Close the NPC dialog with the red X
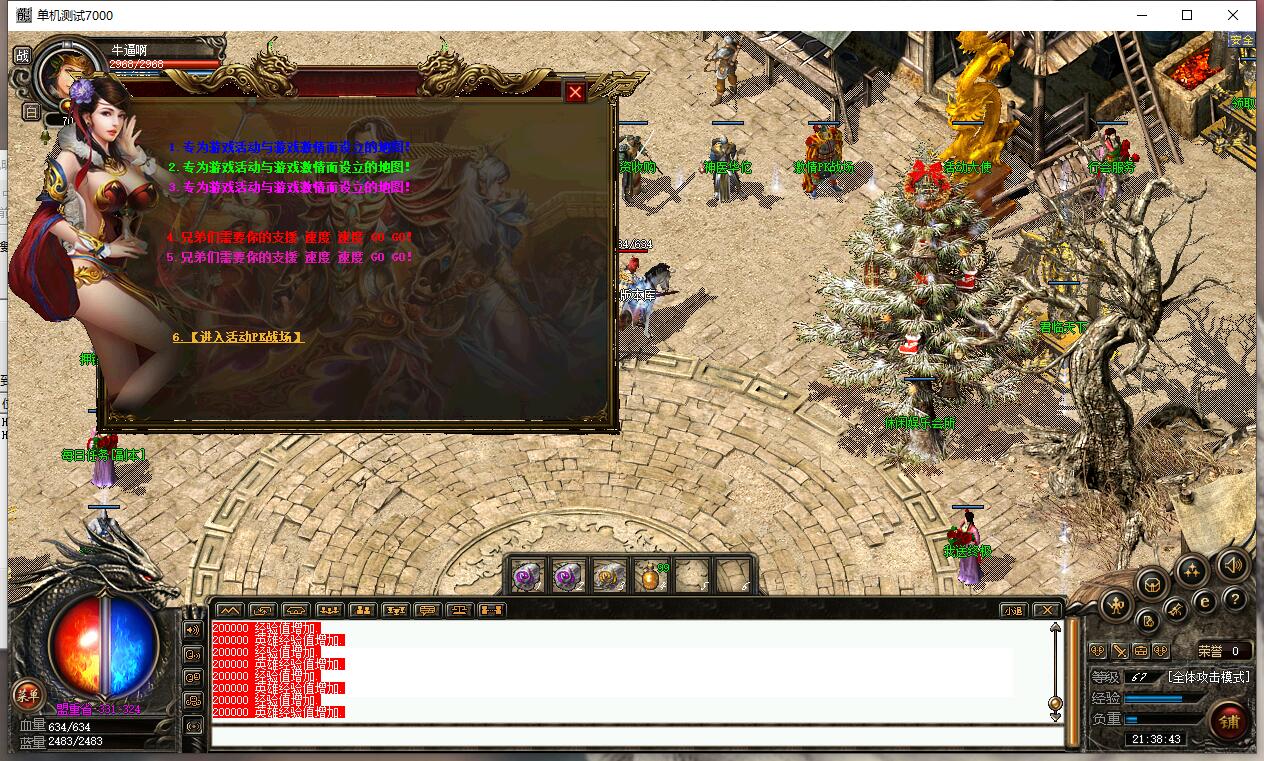This screenshot has height=761, width=1264. (x=575, y=93)
